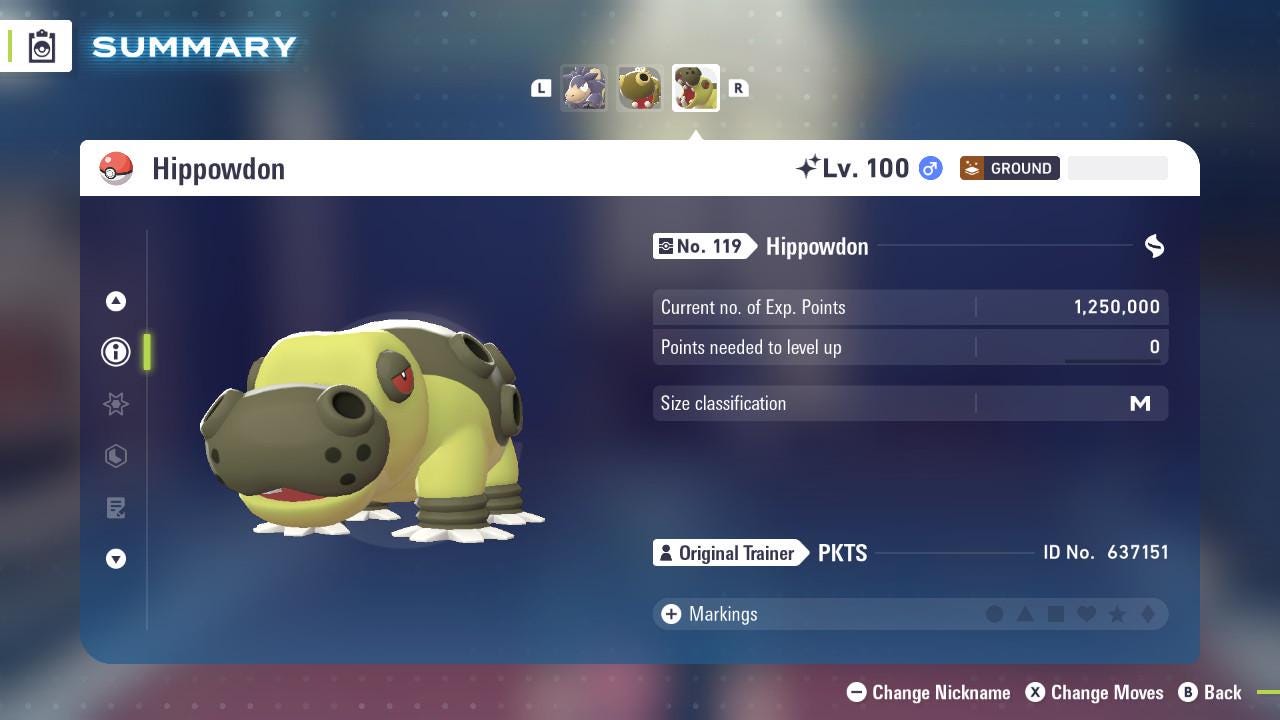Viewport: 1280px width, 720px height.
Task: Select the male gender symbol next to Lv. 100
Action: point(927,168)
